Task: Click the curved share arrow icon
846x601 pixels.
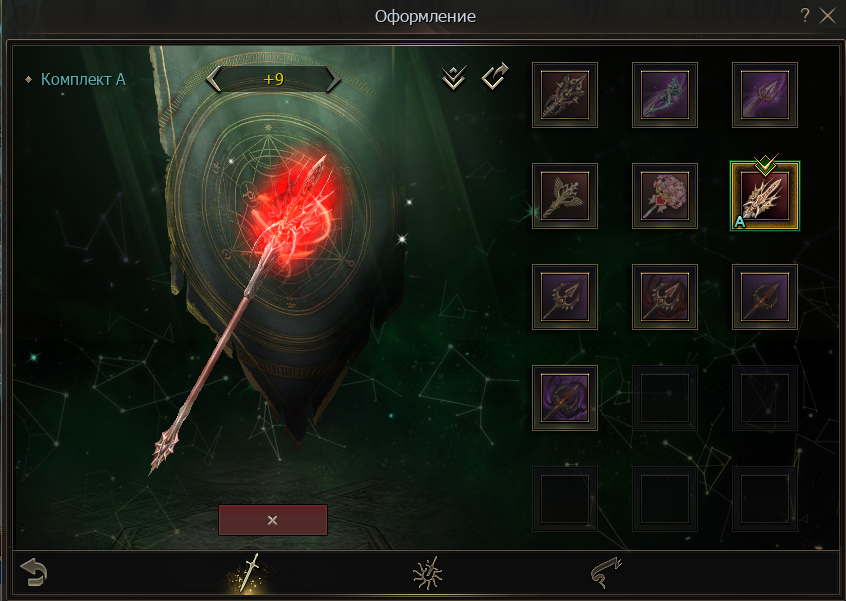Action: click(495, 77)
